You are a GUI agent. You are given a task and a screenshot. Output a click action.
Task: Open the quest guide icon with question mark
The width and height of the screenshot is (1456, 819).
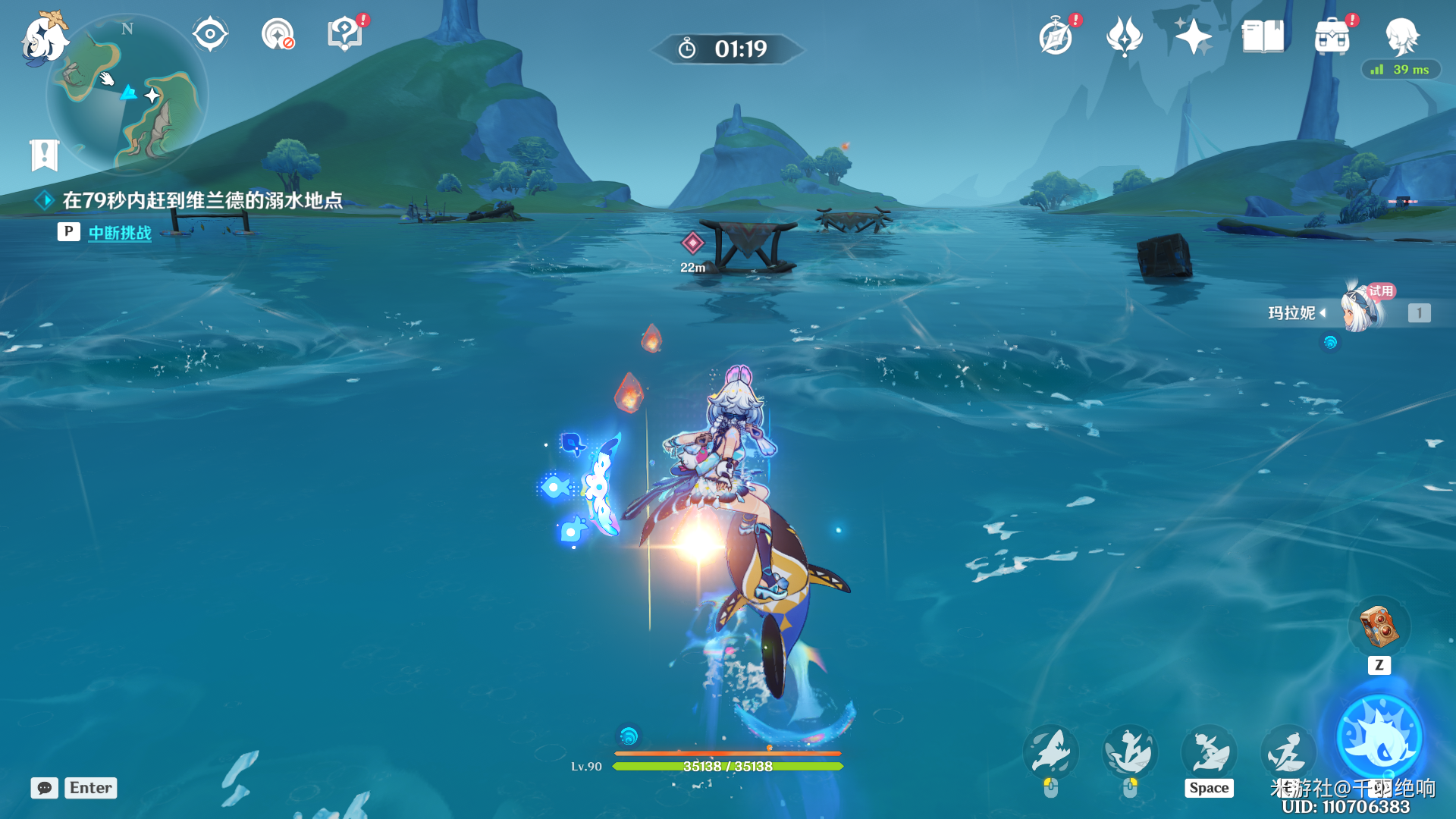(x=344, y=34)
